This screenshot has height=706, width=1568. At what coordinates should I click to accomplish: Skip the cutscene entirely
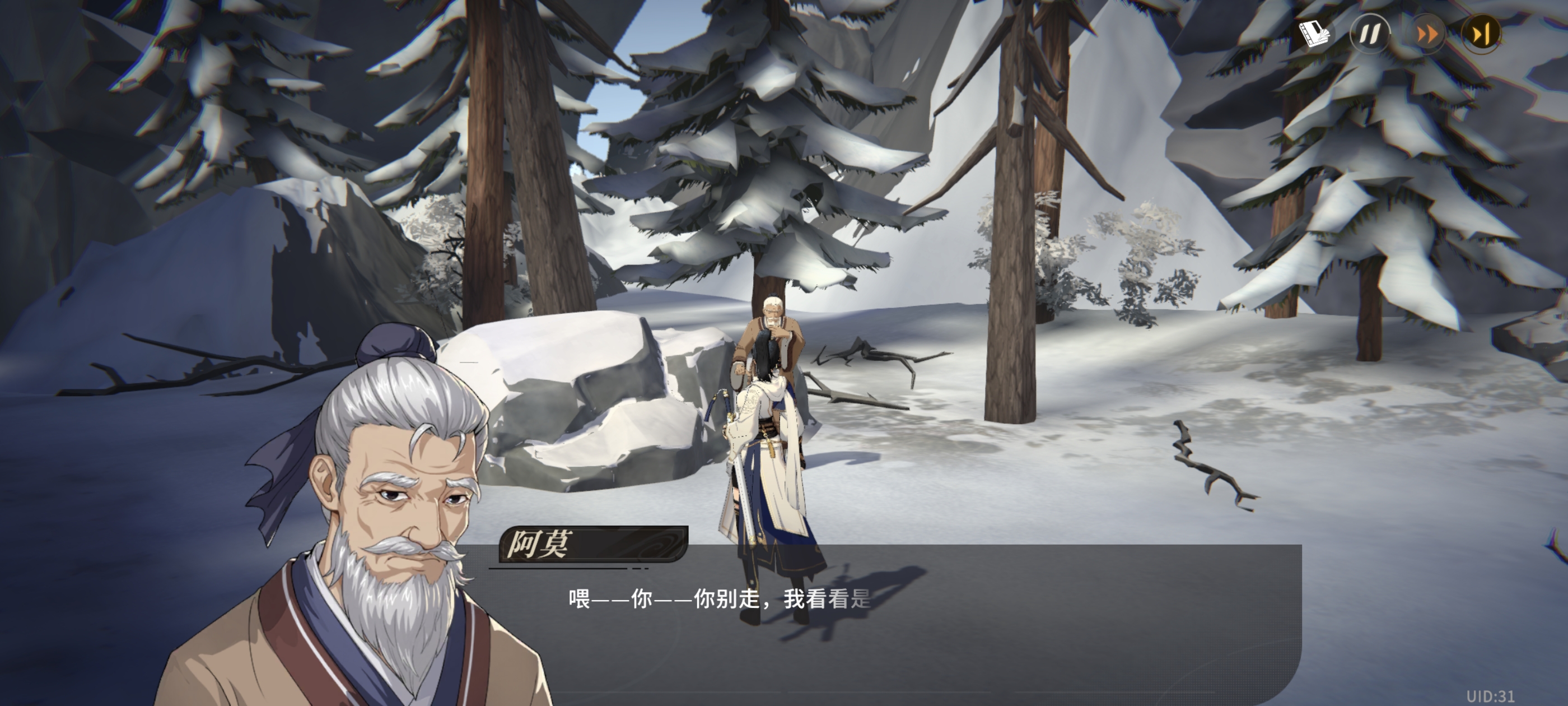[1481, 34]
